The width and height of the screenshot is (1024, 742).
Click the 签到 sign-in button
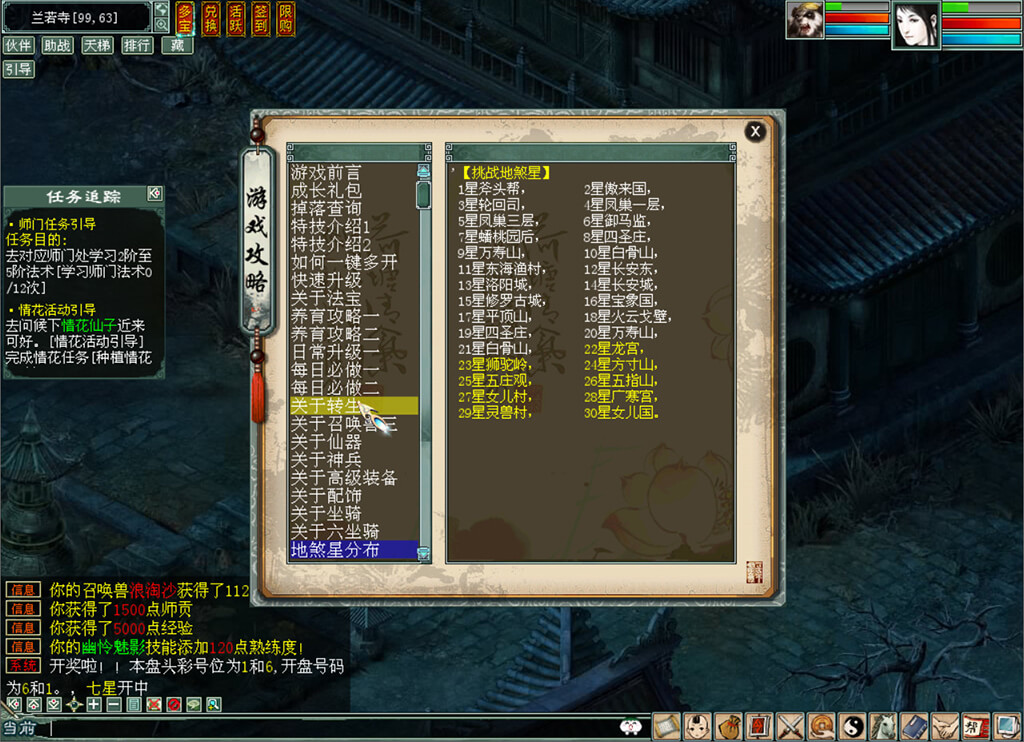pyautogui.click(x=260, y=18)
